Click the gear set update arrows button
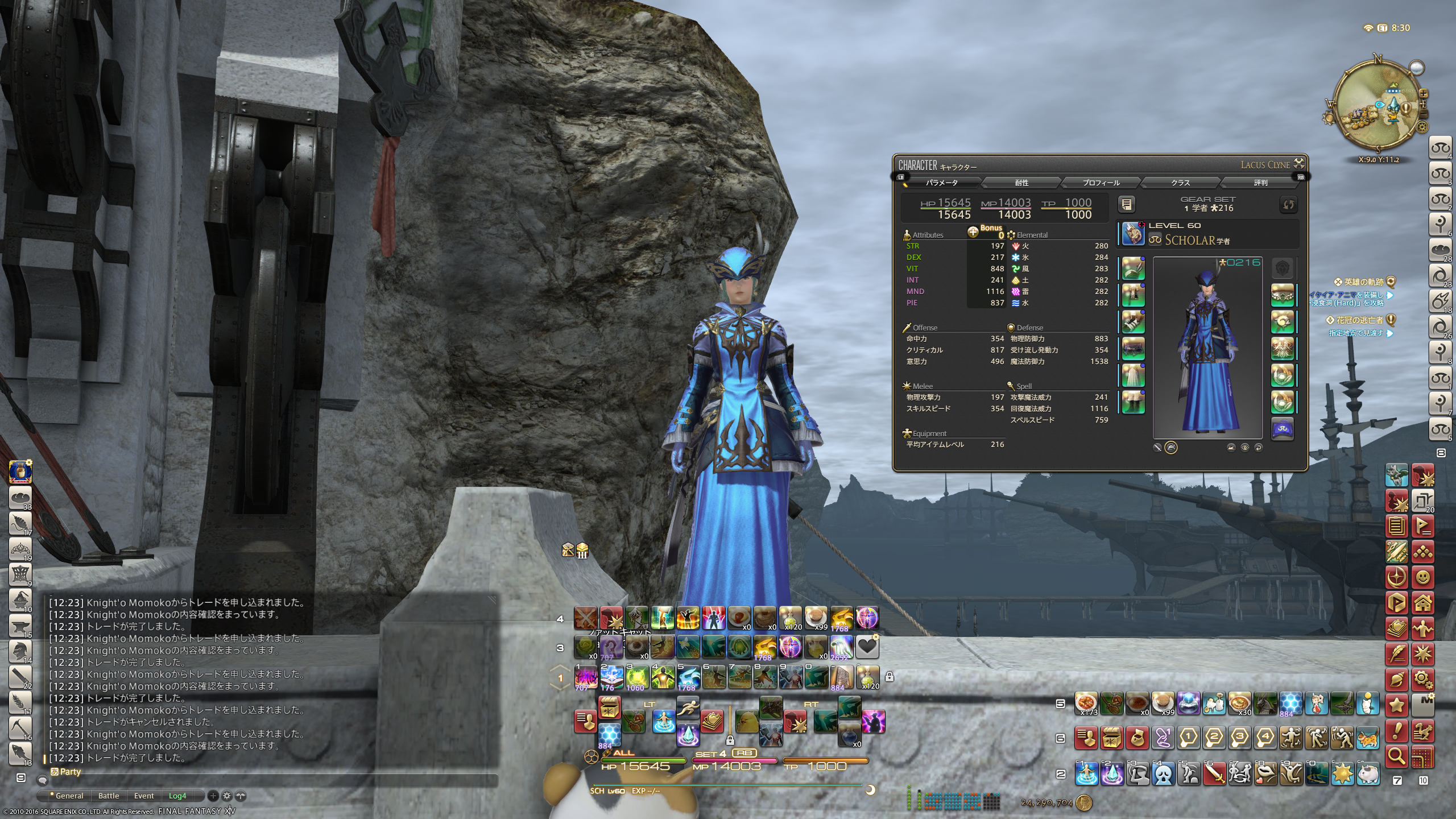Image resolution: width=1456 pixels, height=819 pixels. click(x=1288, y=204)
